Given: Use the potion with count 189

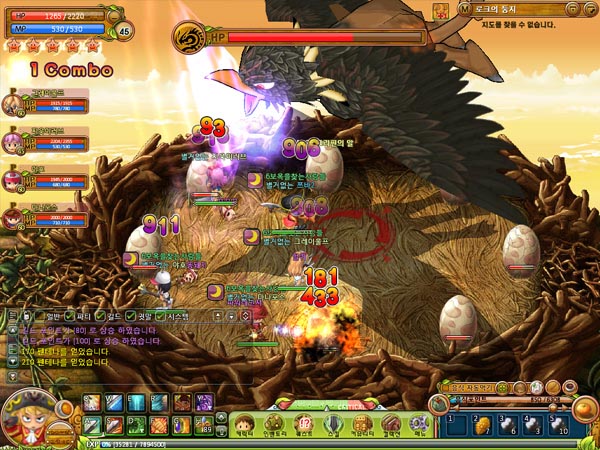Looking at the screenshot, I should [205, 424].
